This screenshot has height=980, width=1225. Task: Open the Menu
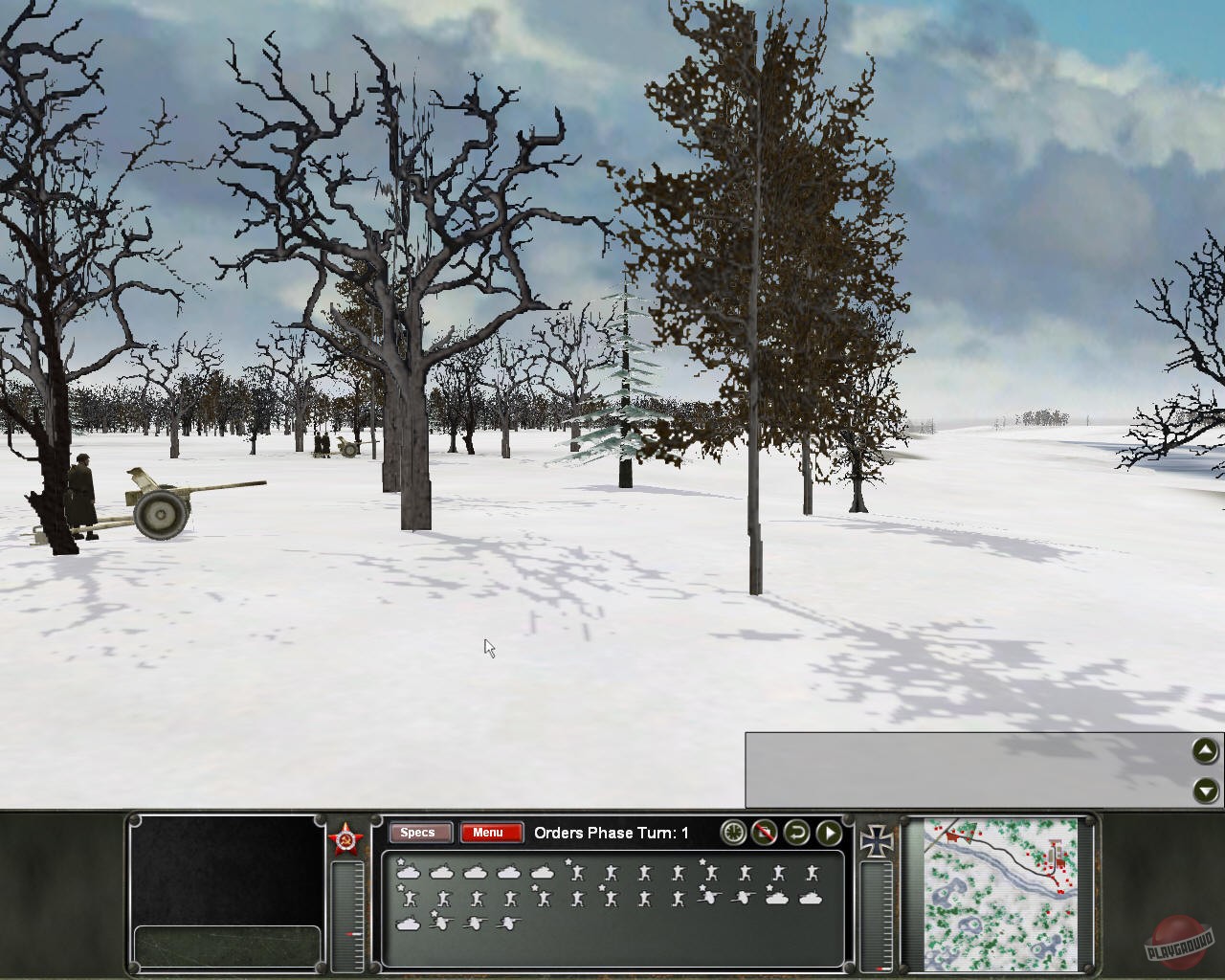tap(490, 833)
